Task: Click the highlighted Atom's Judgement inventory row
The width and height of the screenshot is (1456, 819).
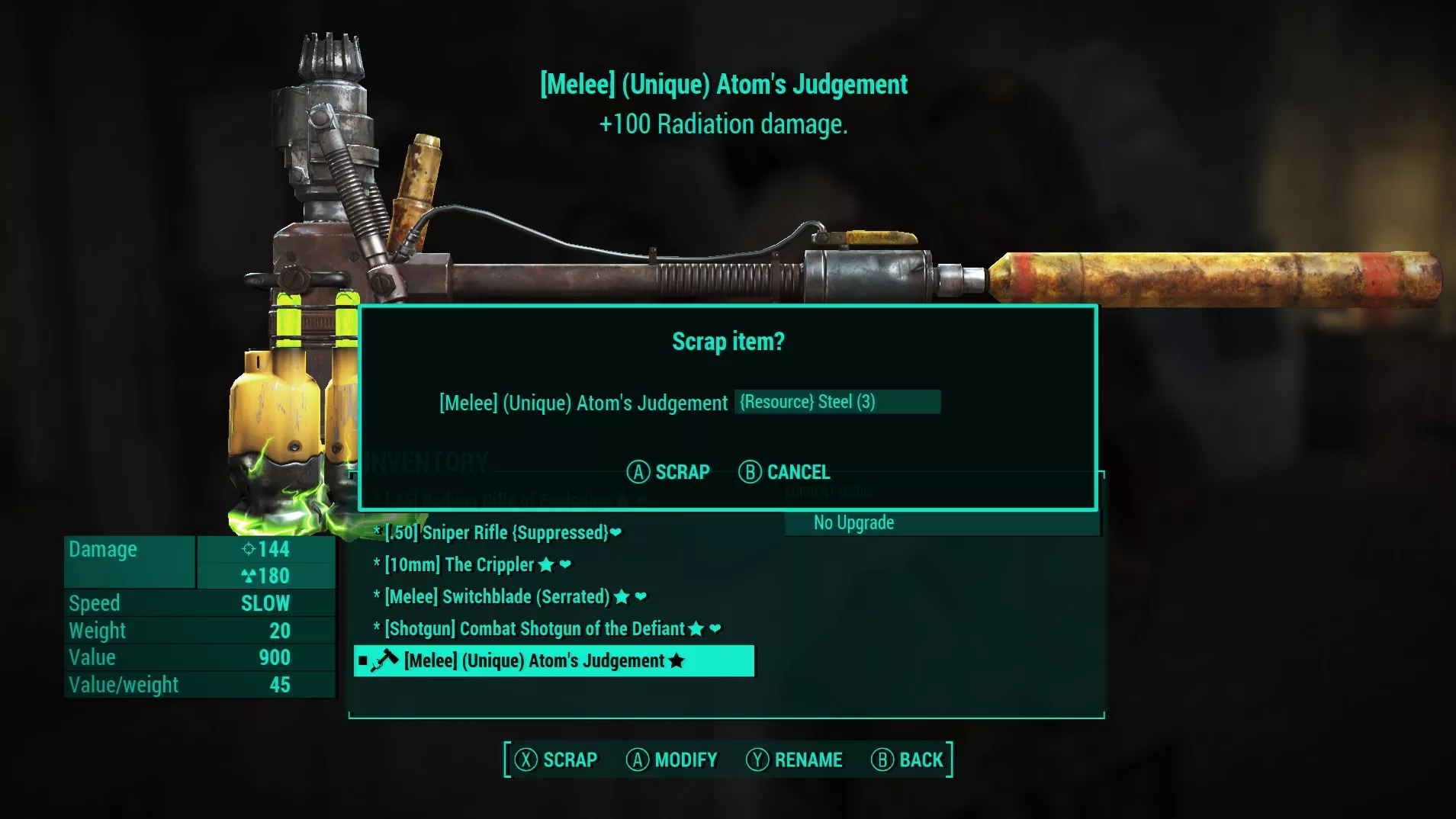Action: point(554,661)
